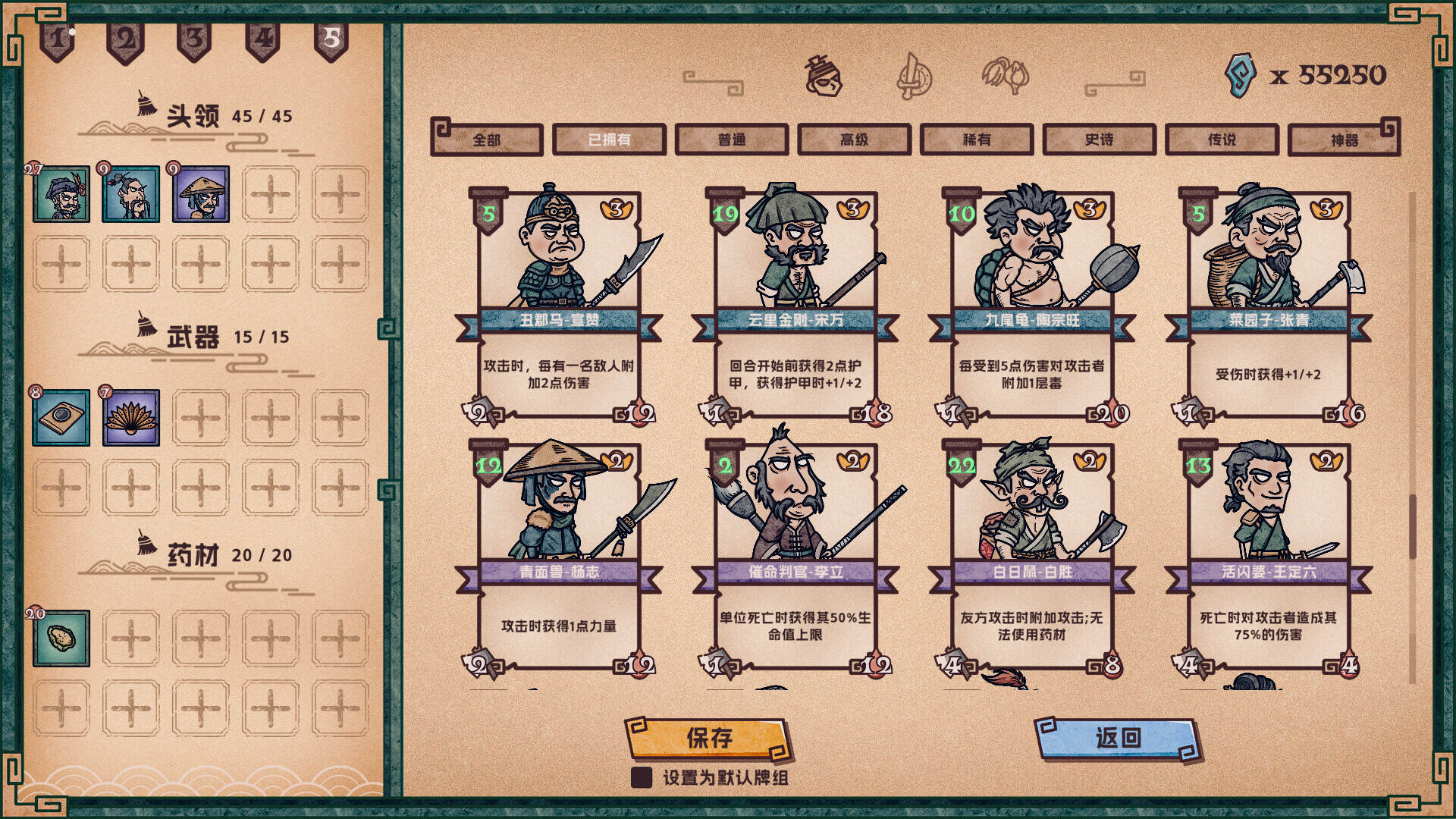Open the 稀有 rarity filter
Screen dimensions: 1456x819
[977, 140]
